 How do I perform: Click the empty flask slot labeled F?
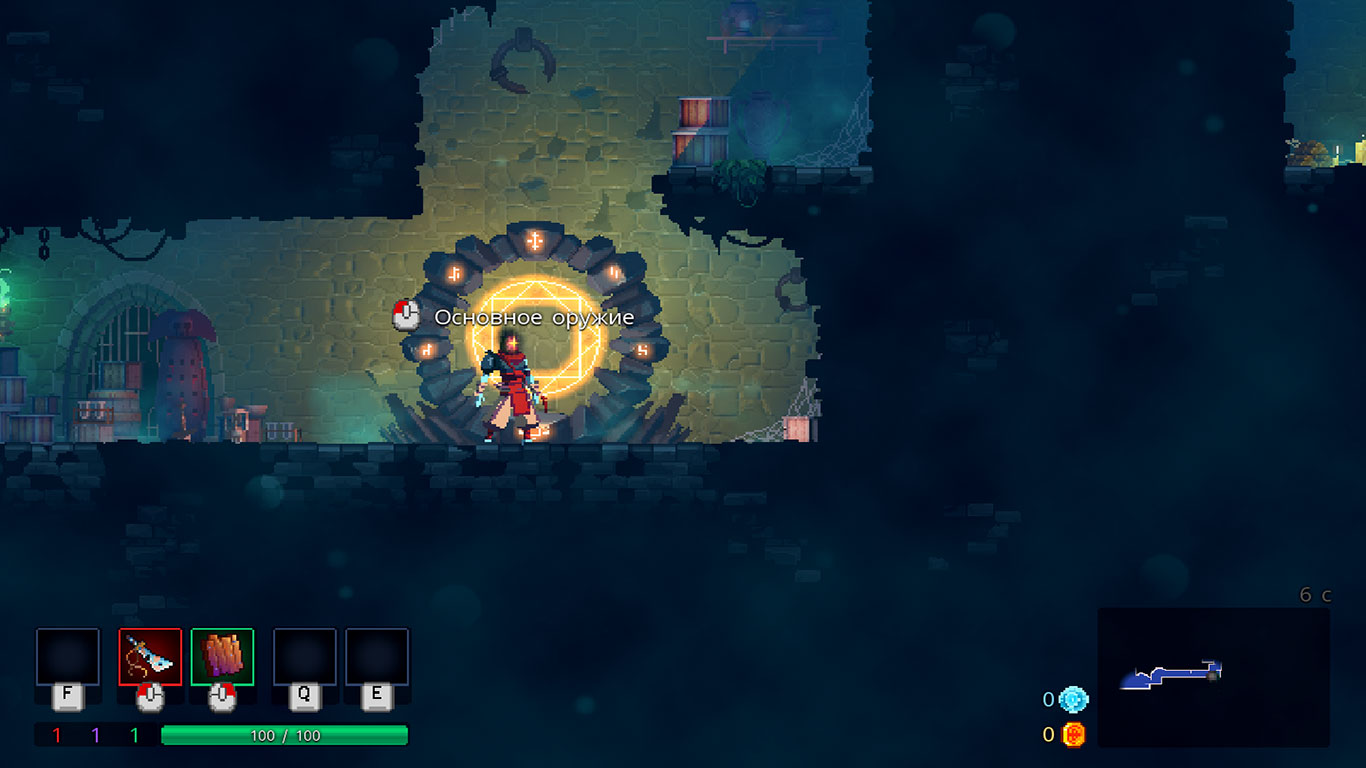tap(68, 657)
